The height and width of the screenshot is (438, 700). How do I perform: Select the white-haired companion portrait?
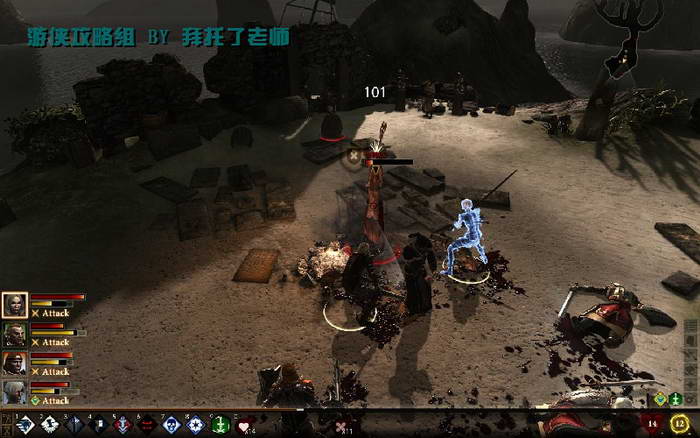click(x=14, y=392)
